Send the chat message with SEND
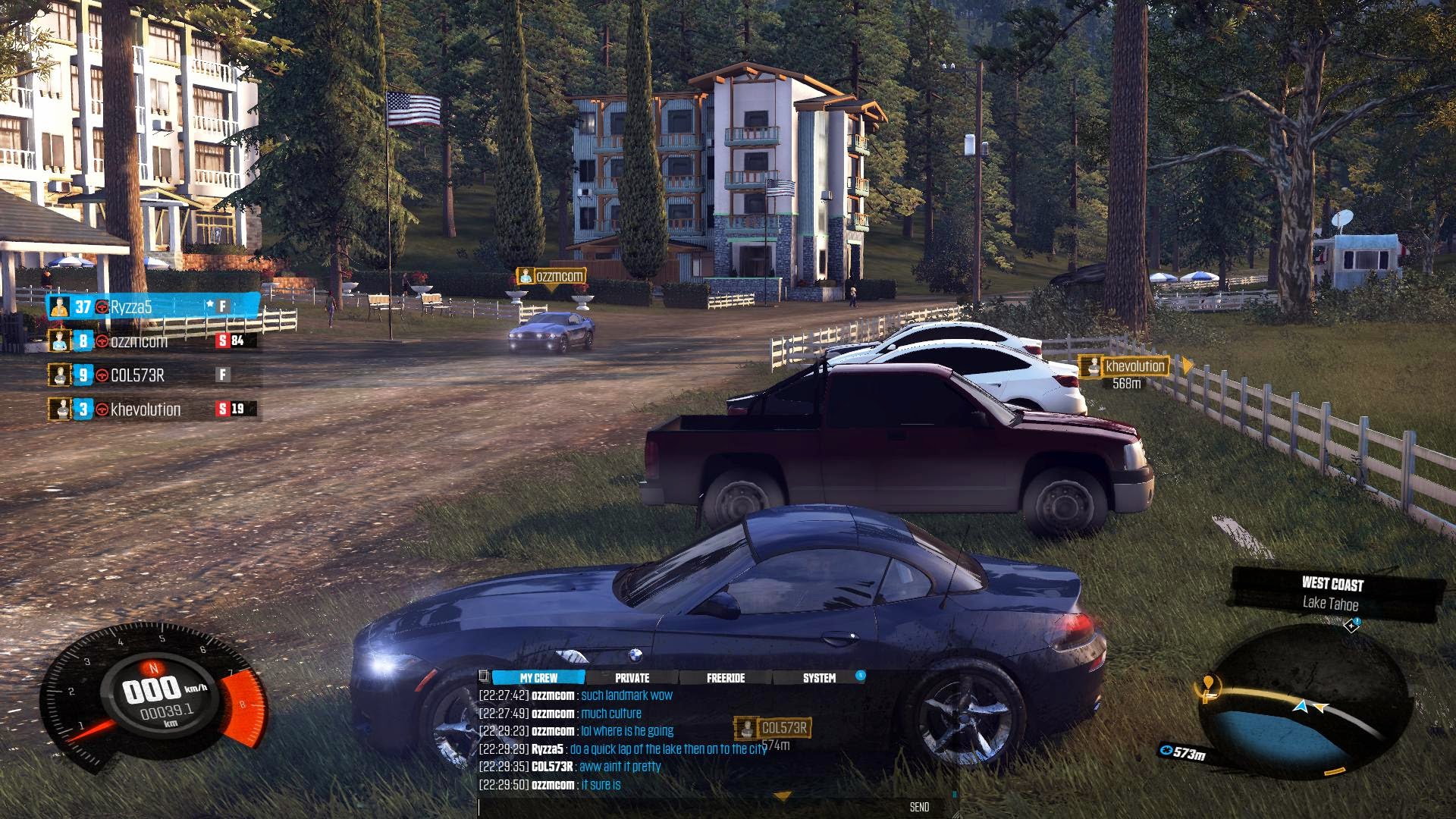The image size is (1456, 819). [x=919, y=808]
